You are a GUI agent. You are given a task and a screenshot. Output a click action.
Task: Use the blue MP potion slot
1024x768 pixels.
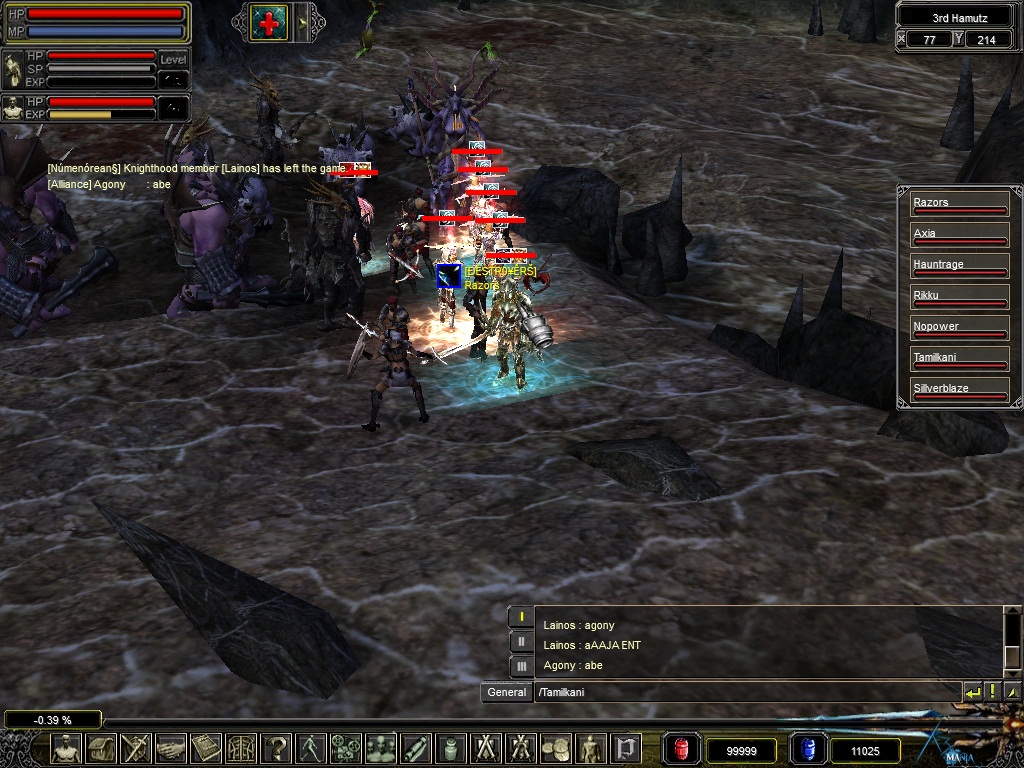808,749
